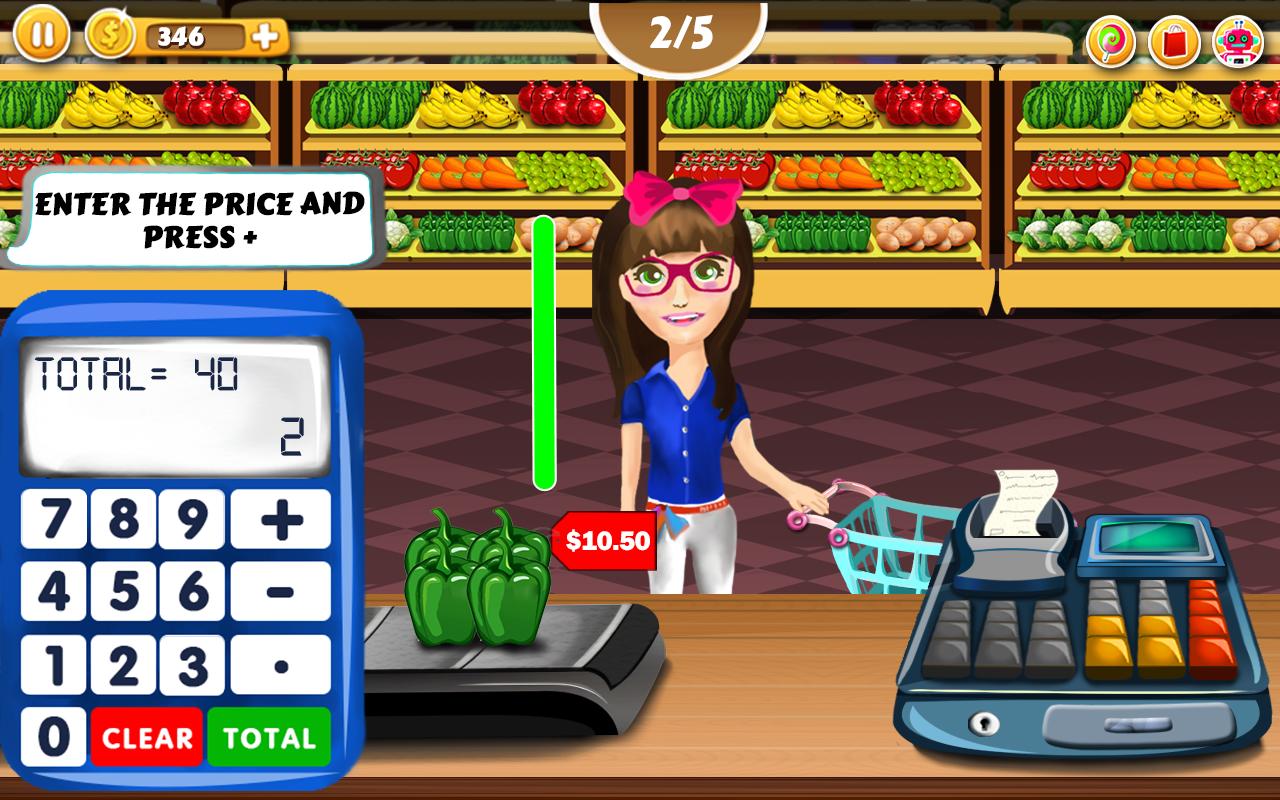Enter digit 7 on the calculator
1280x800 pixels.
(54, 519)
